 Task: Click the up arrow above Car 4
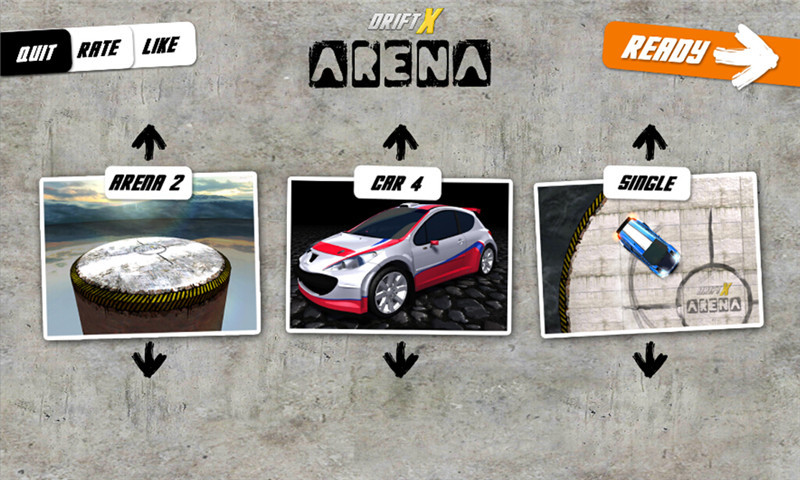[x=400, y=141]
